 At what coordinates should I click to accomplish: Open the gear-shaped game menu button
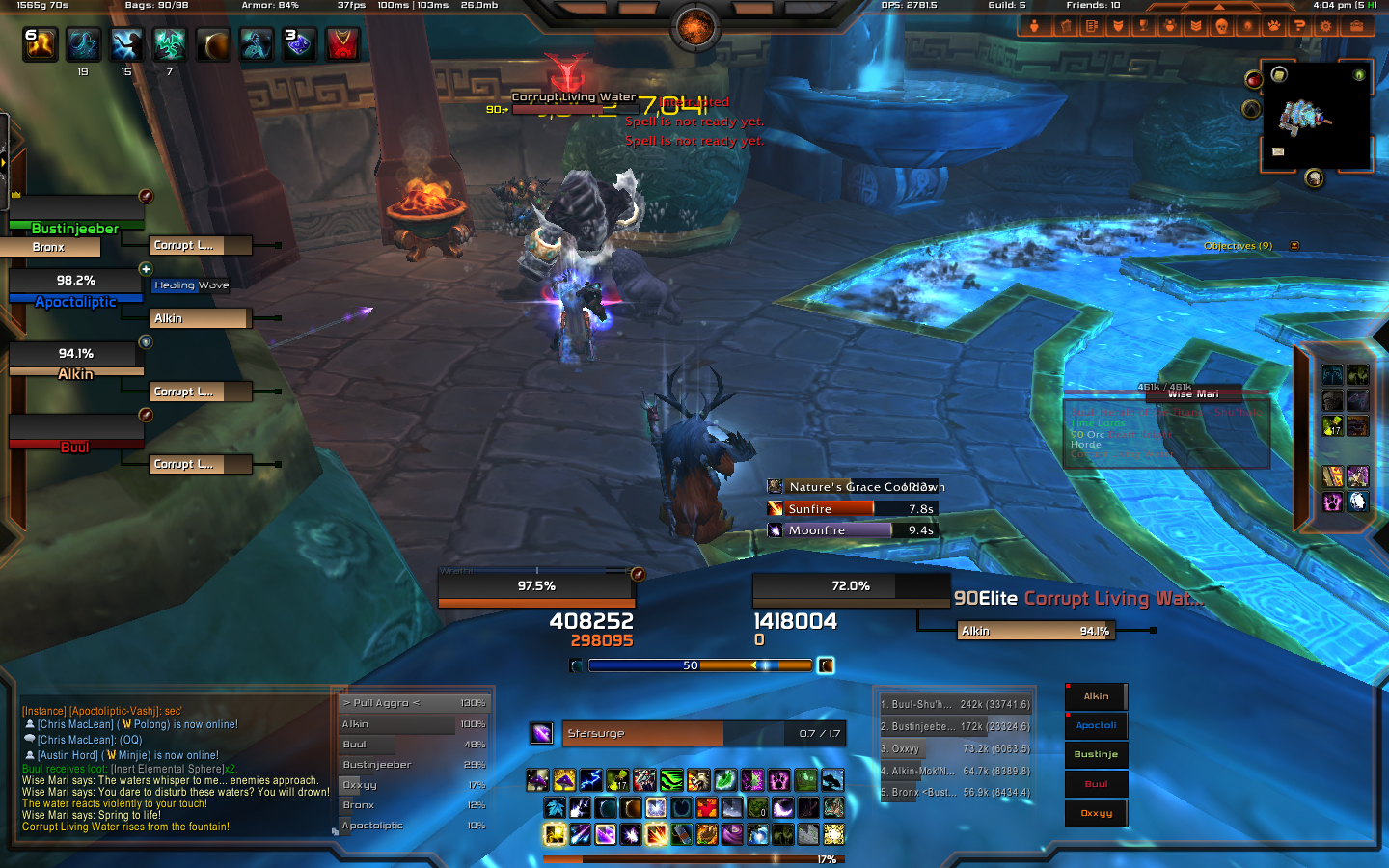click(1325, 26)
